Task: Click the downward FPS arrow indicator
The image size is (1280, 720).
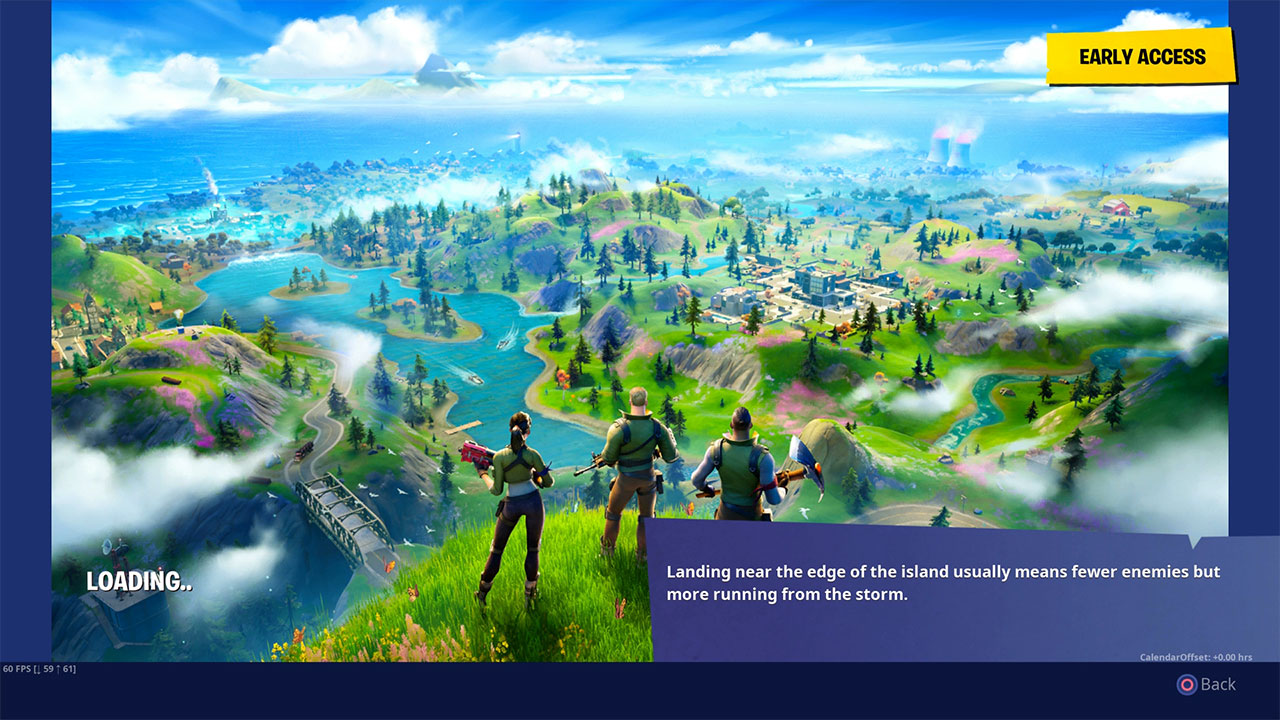Action: [x=38, y=669]
